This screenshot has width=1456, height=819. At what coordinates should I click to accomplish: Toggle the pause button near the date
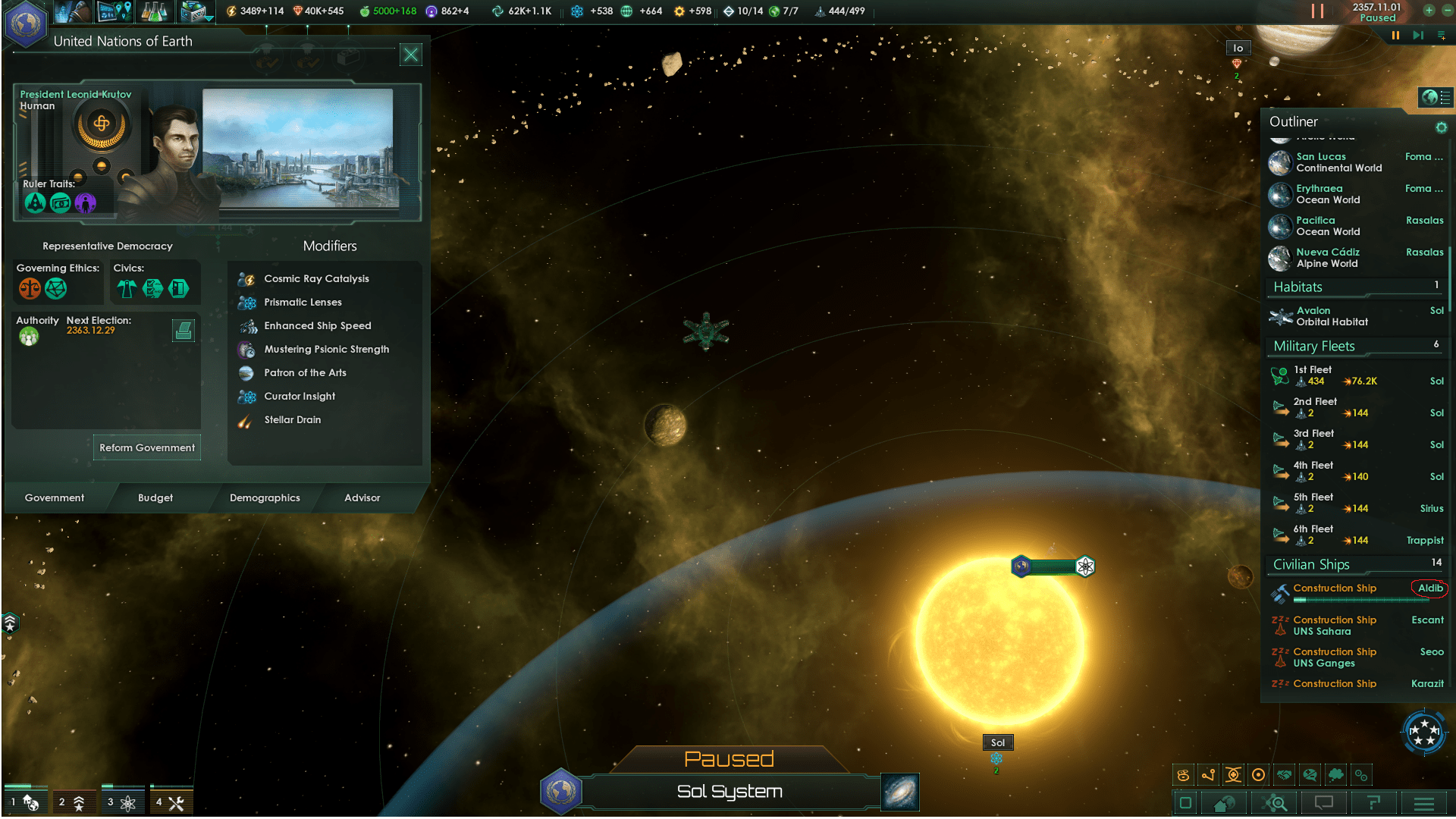(x=1395, y=36)
